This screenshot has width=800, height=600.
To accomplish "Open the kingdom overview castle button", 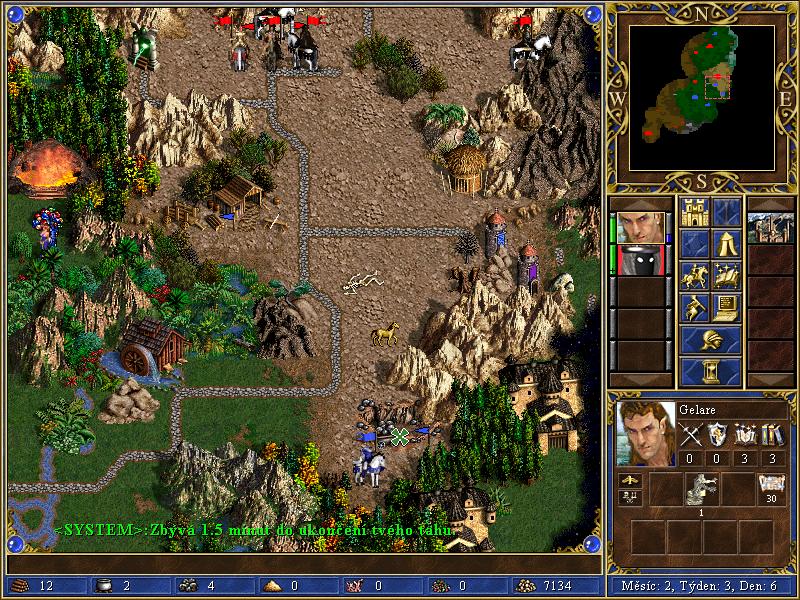I will tap(694, 211).
